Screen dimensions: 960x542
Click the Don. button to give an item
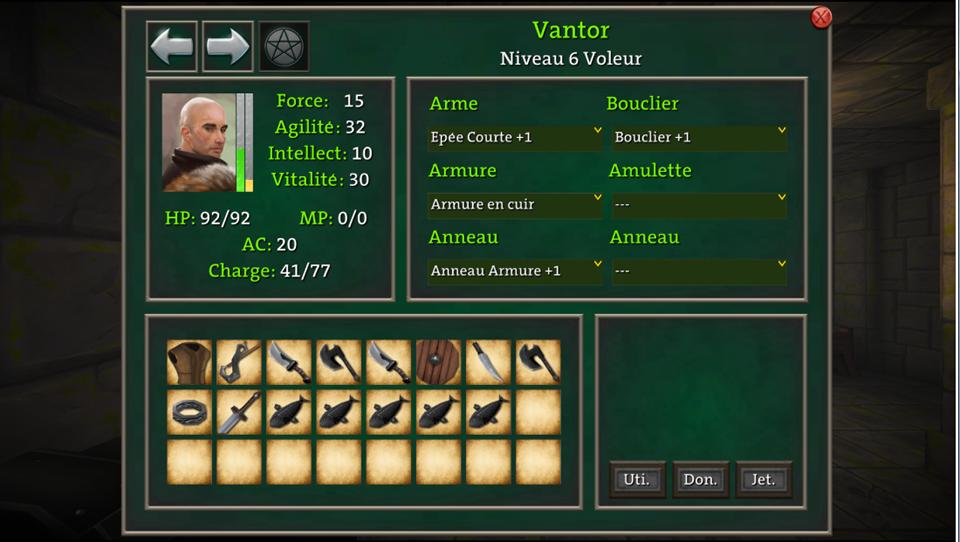(700, 479)
